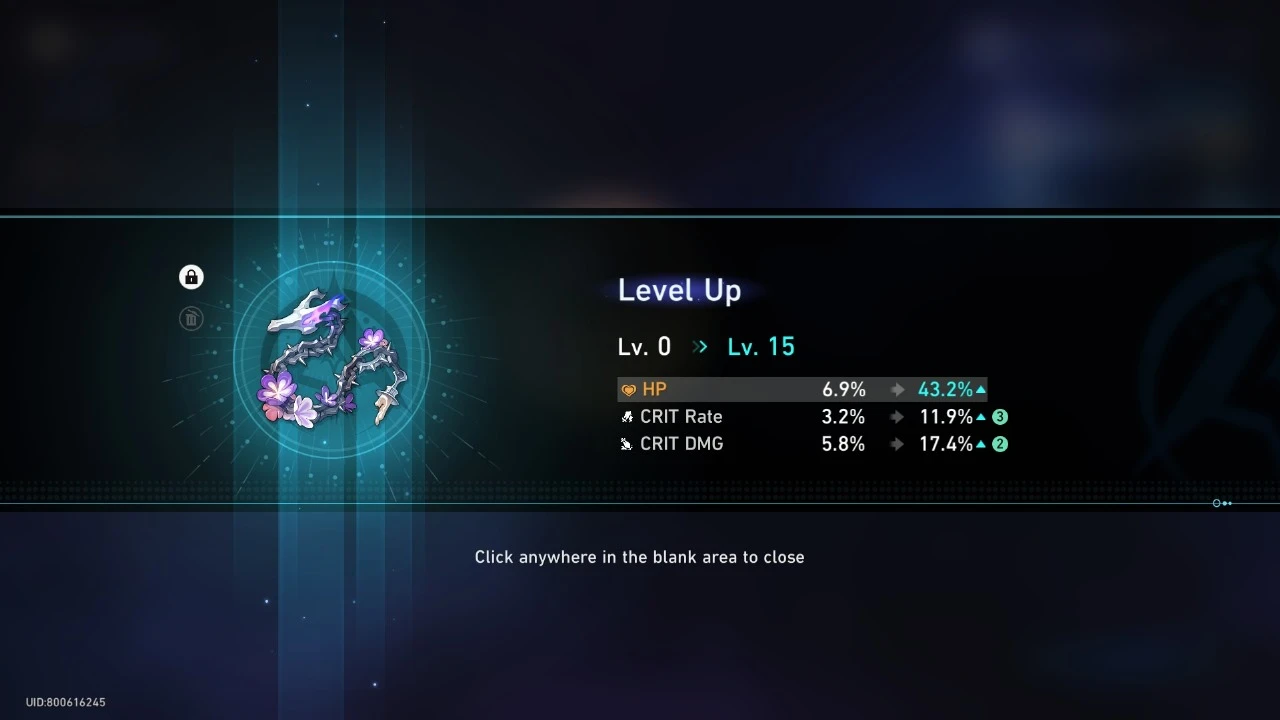Click the arrow between HP percentages
Screen dimensions: 1280x720
point(897,389)
